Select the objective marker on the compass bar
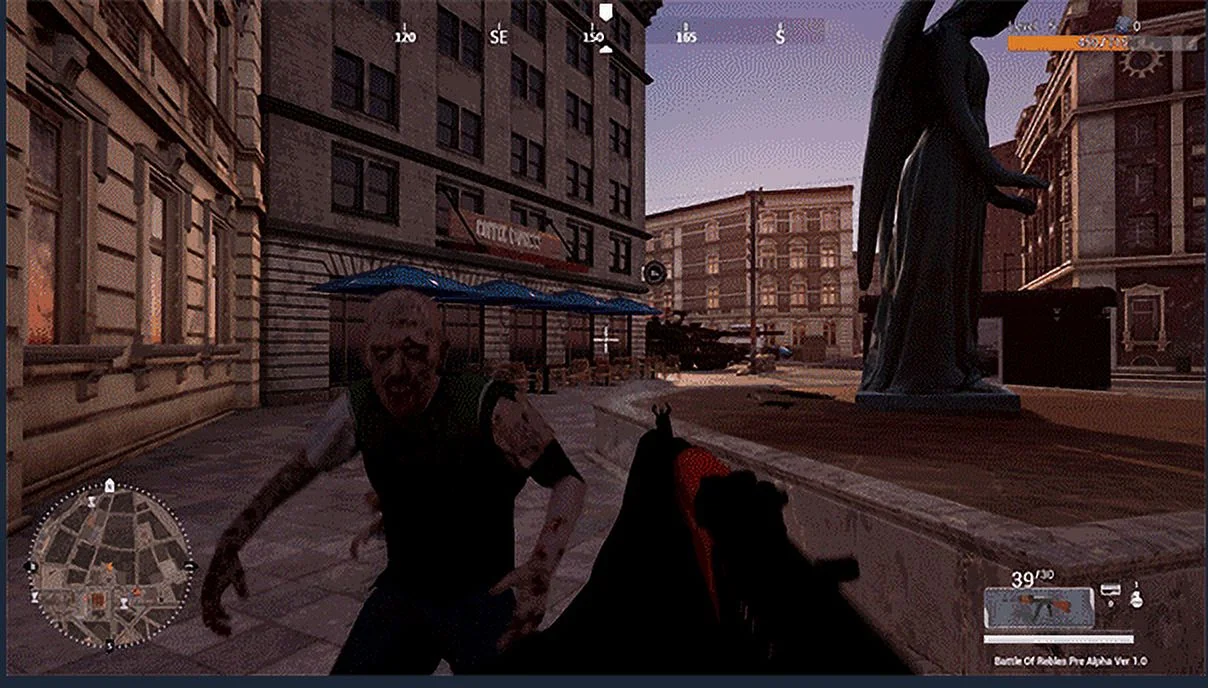The image size is (1208, 688). click(604, 12)
